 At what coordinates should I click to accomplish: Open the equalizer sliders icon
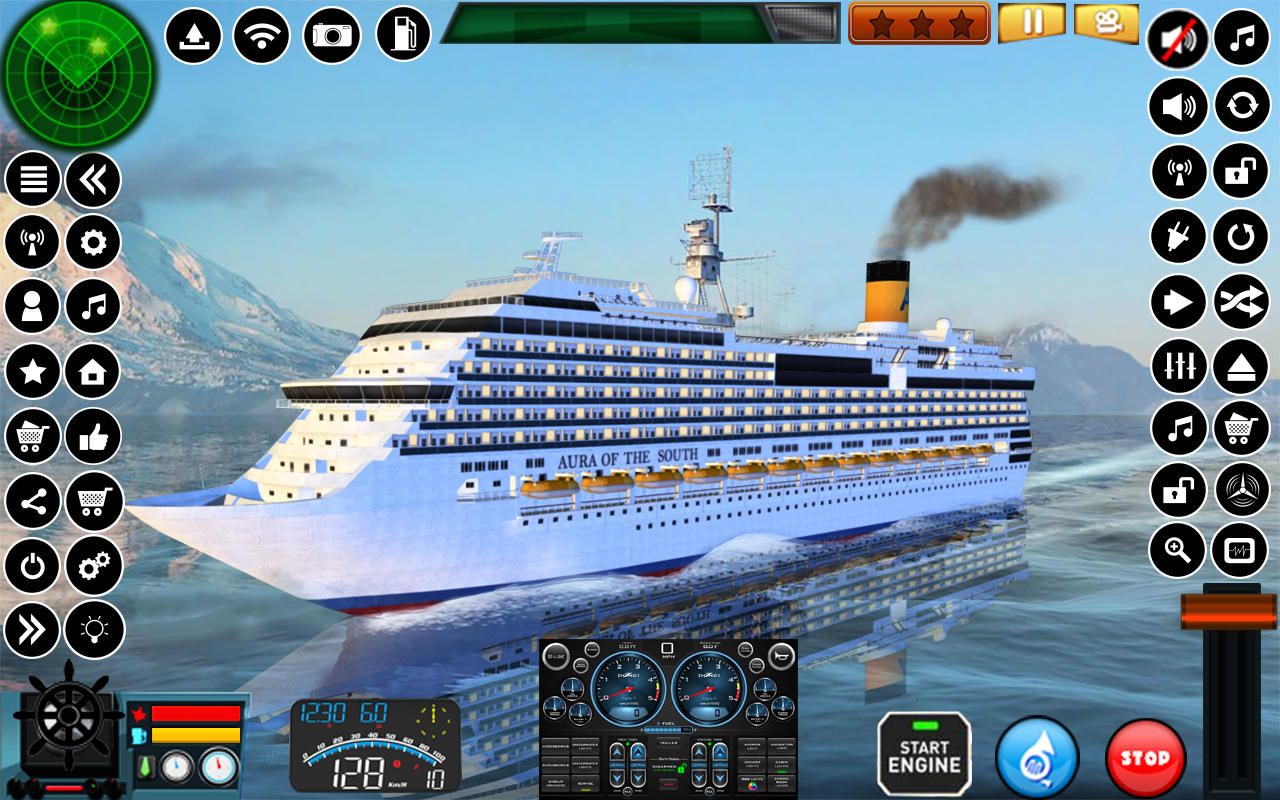1177,366
